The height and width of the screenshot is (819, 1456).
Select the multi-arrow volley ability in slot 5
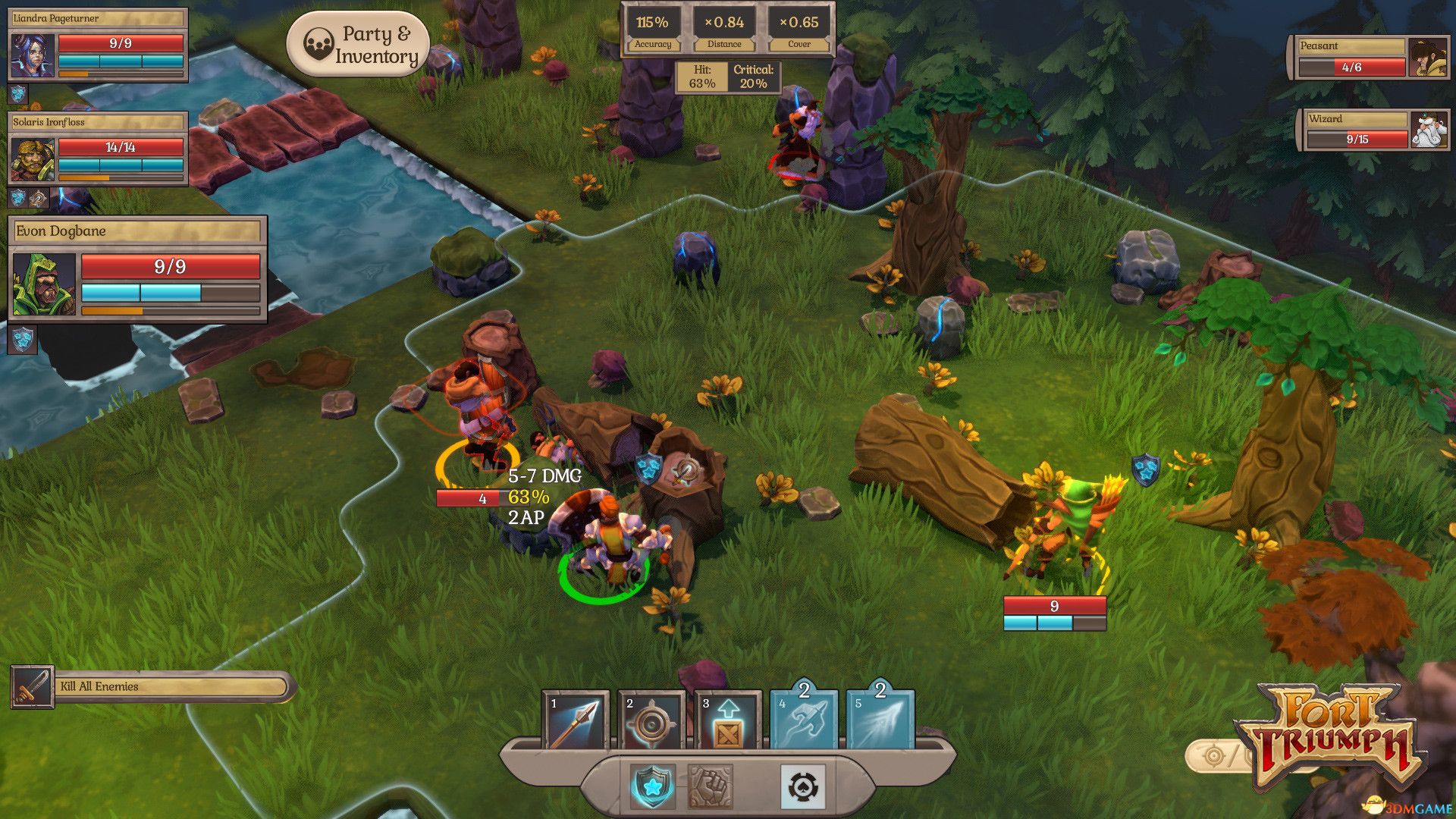pyautogui.click(x=880, y=721)
